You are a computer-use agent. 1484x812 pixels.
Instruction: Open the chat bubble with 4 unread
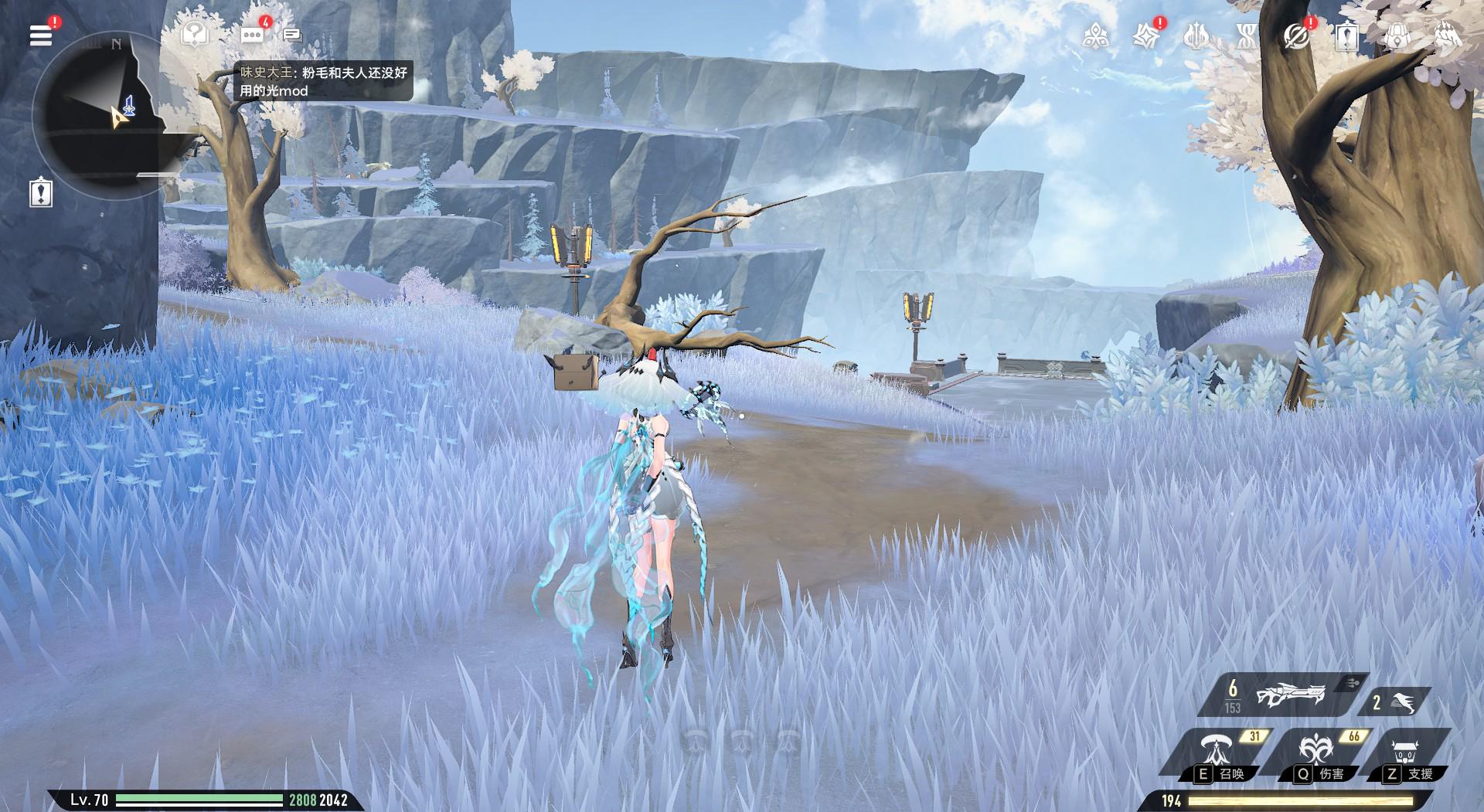pos(252,35)
